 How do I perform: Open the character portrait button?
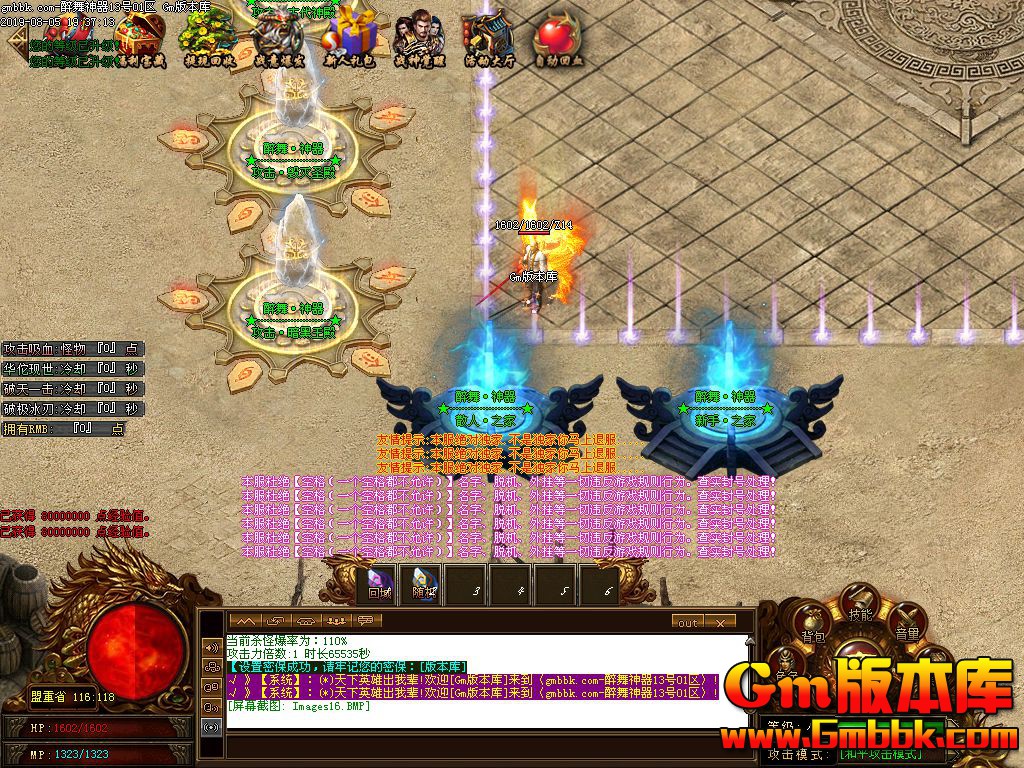tap(785, 662)
